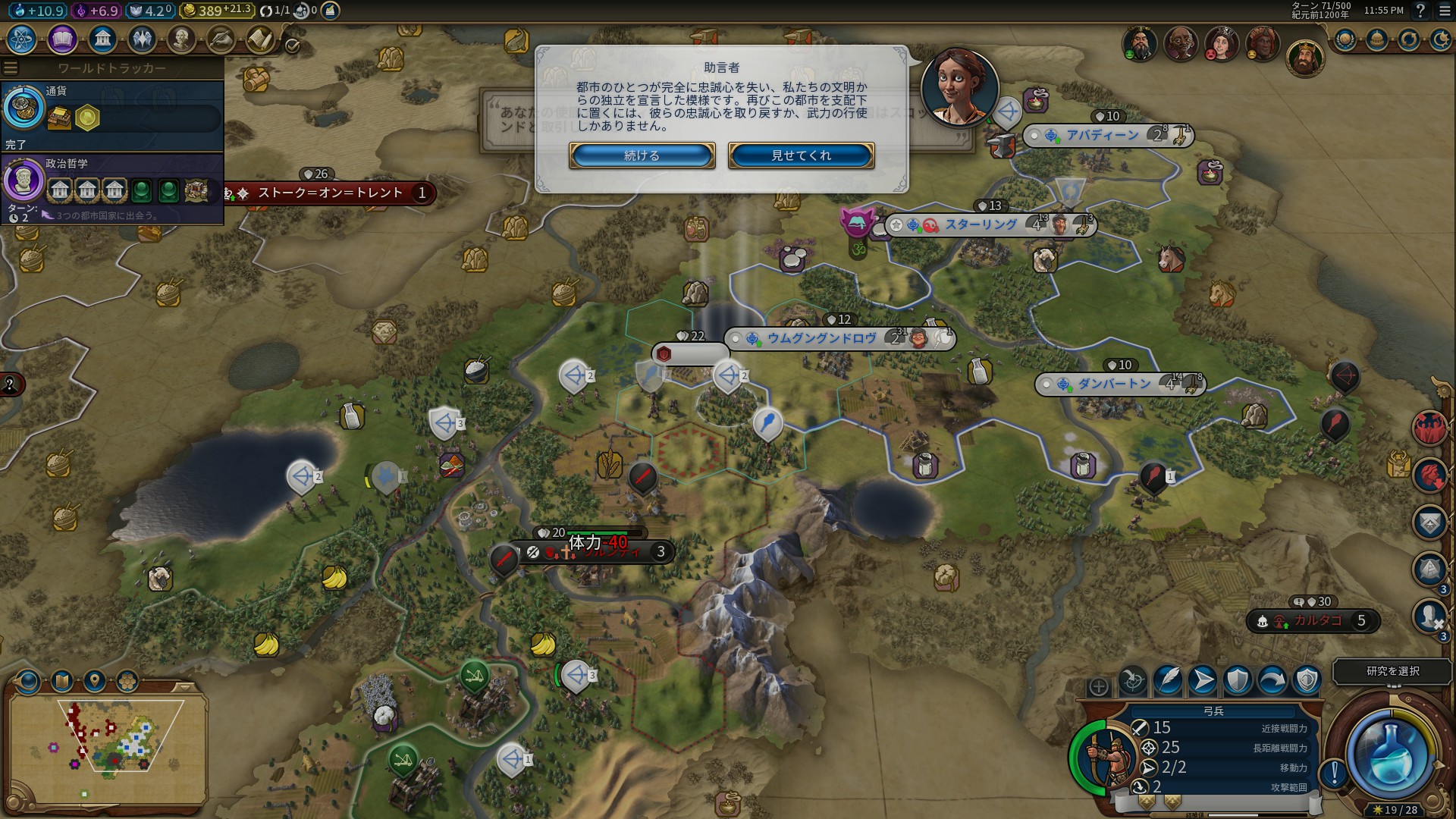Select the curved arrow skip-turn action
Screen dimensions: 1456x819
coord(1272,680)
